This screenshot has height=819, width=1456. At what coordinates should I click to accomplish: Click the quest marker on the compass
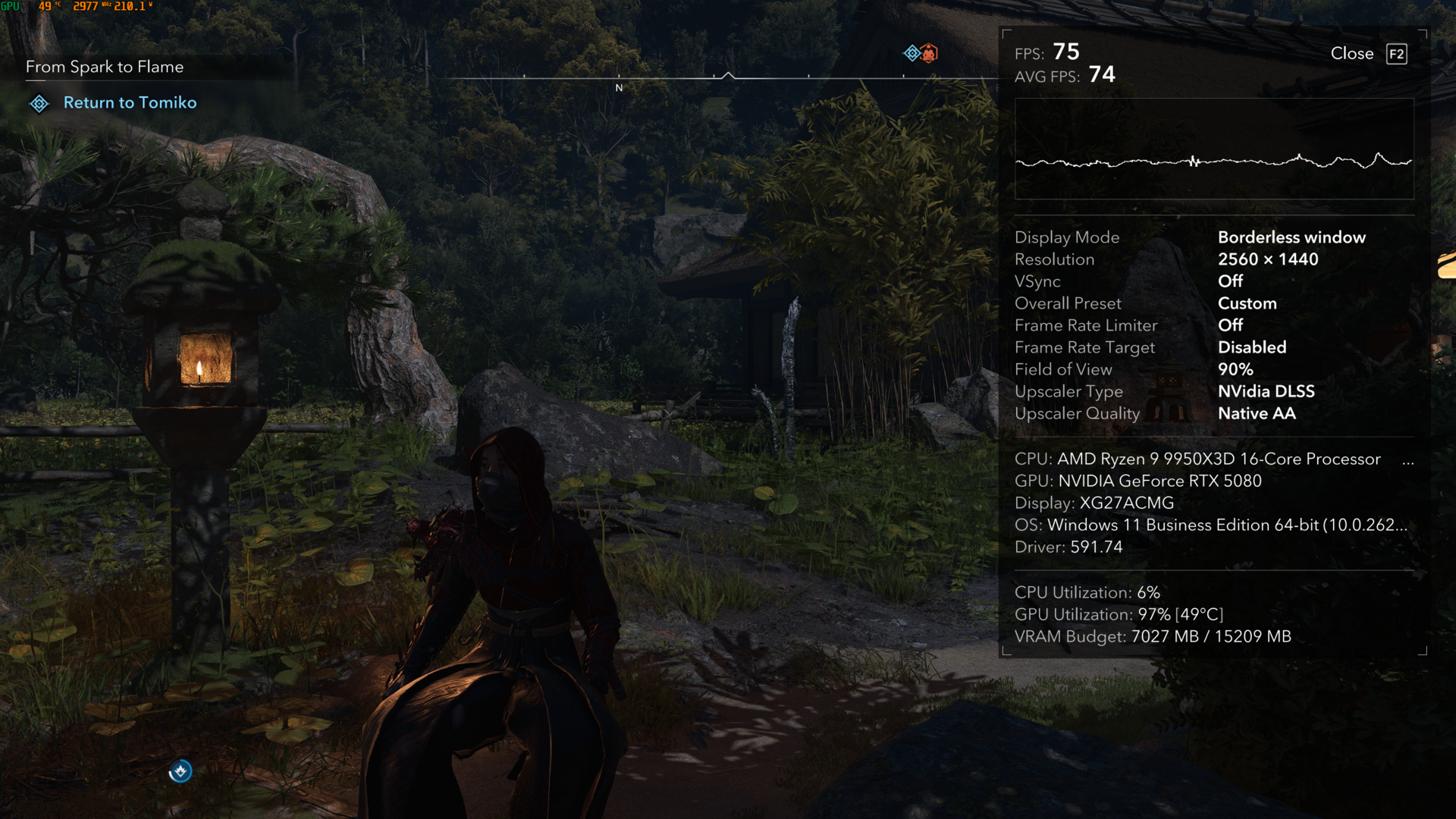click(x=912, y=53)
